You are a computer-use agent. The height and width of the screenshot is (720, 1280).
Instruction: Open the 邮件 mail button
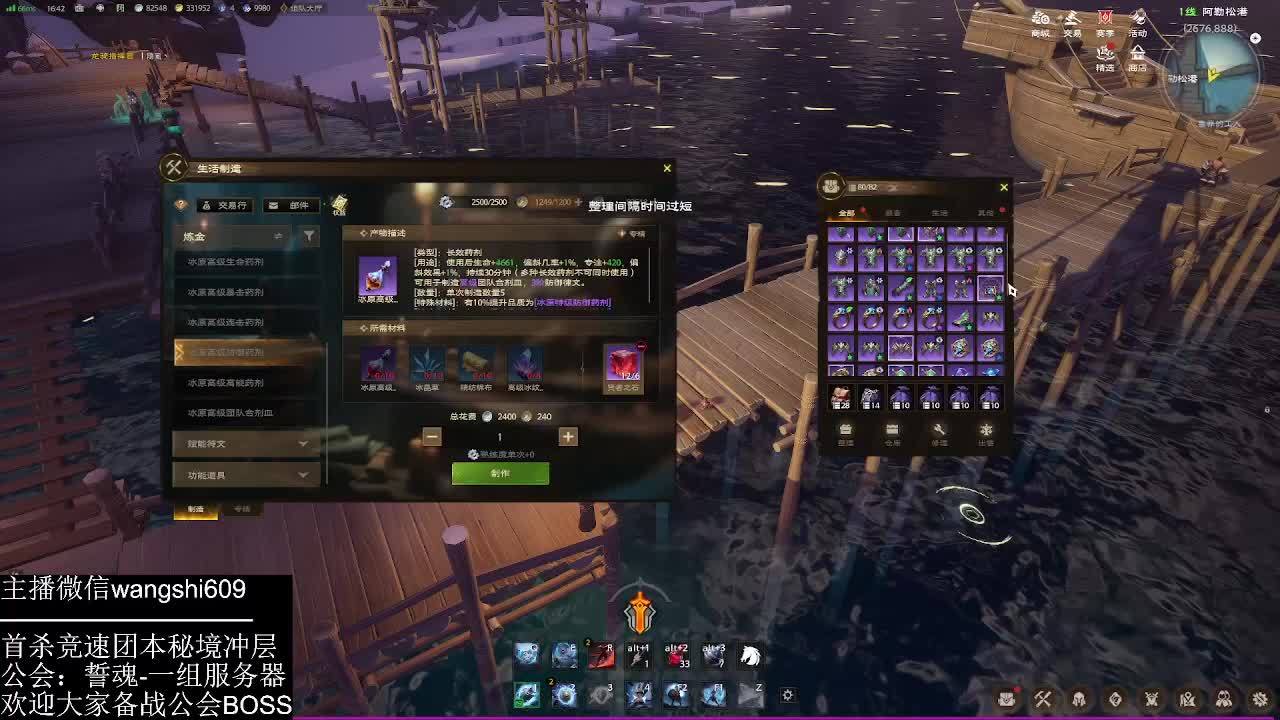pyautogui.click(x=290, y=205)
